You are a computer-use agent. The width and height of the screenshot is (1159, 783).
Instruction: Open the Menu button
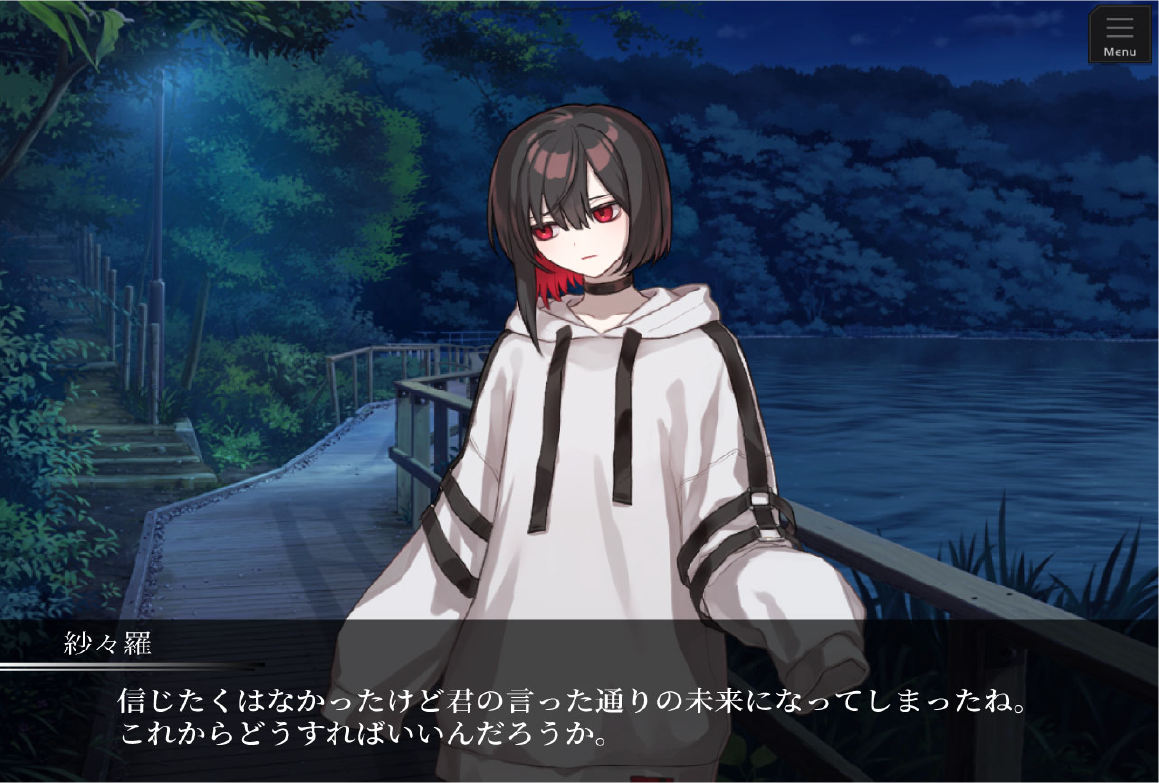(1119, 35)
